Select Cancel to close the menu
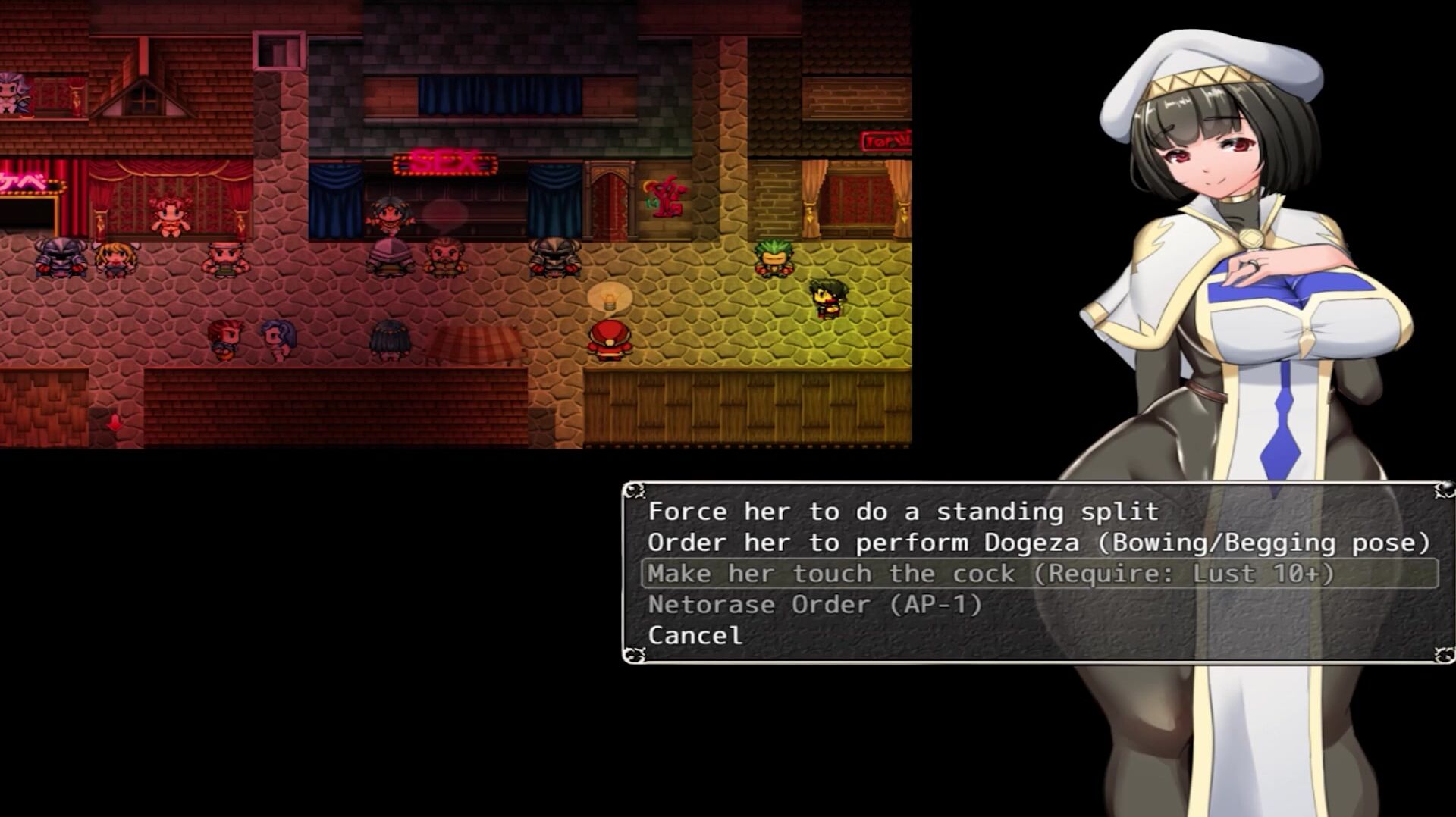 (695, 636)
